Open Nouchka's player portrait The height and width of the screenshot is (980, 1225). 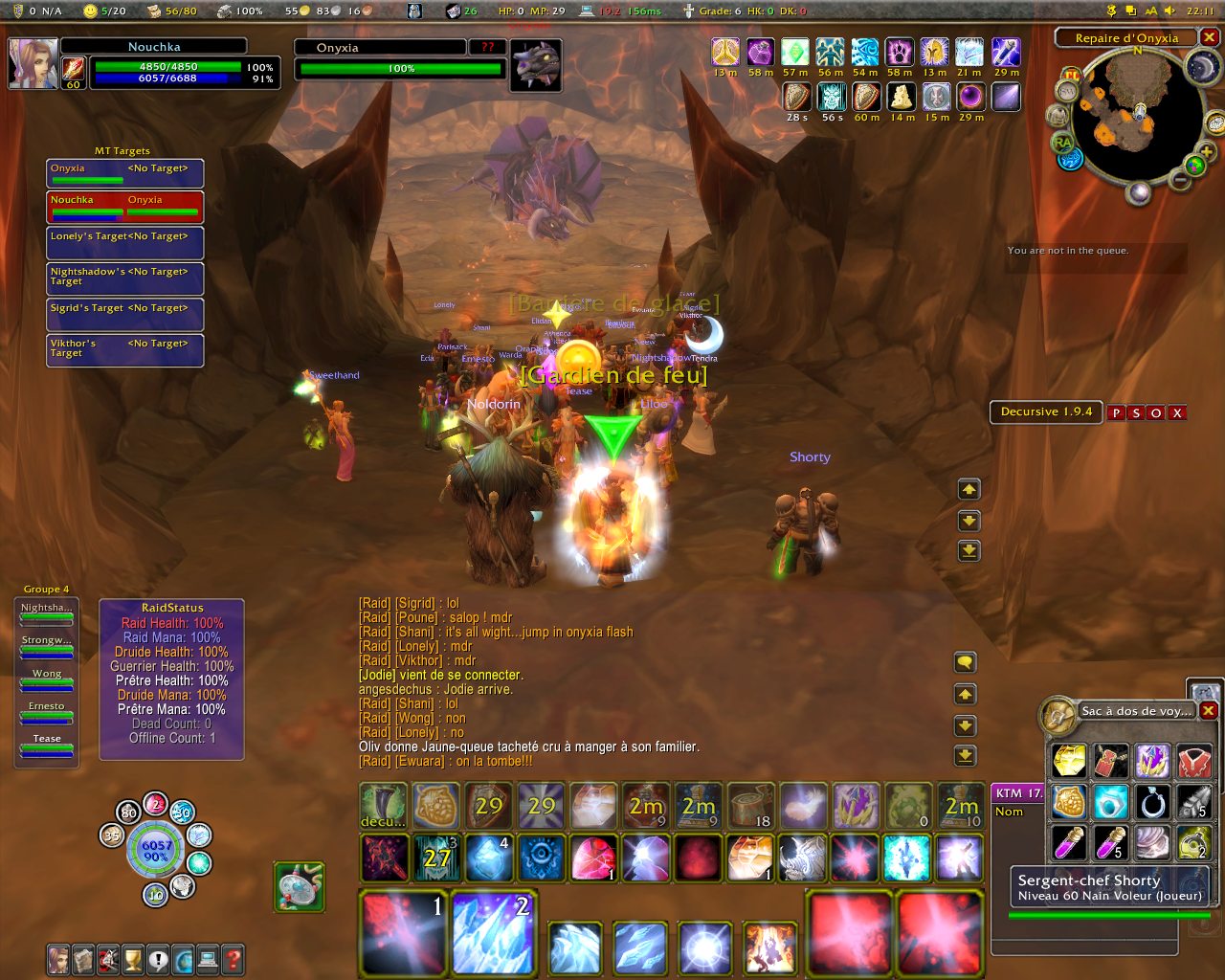33,63
